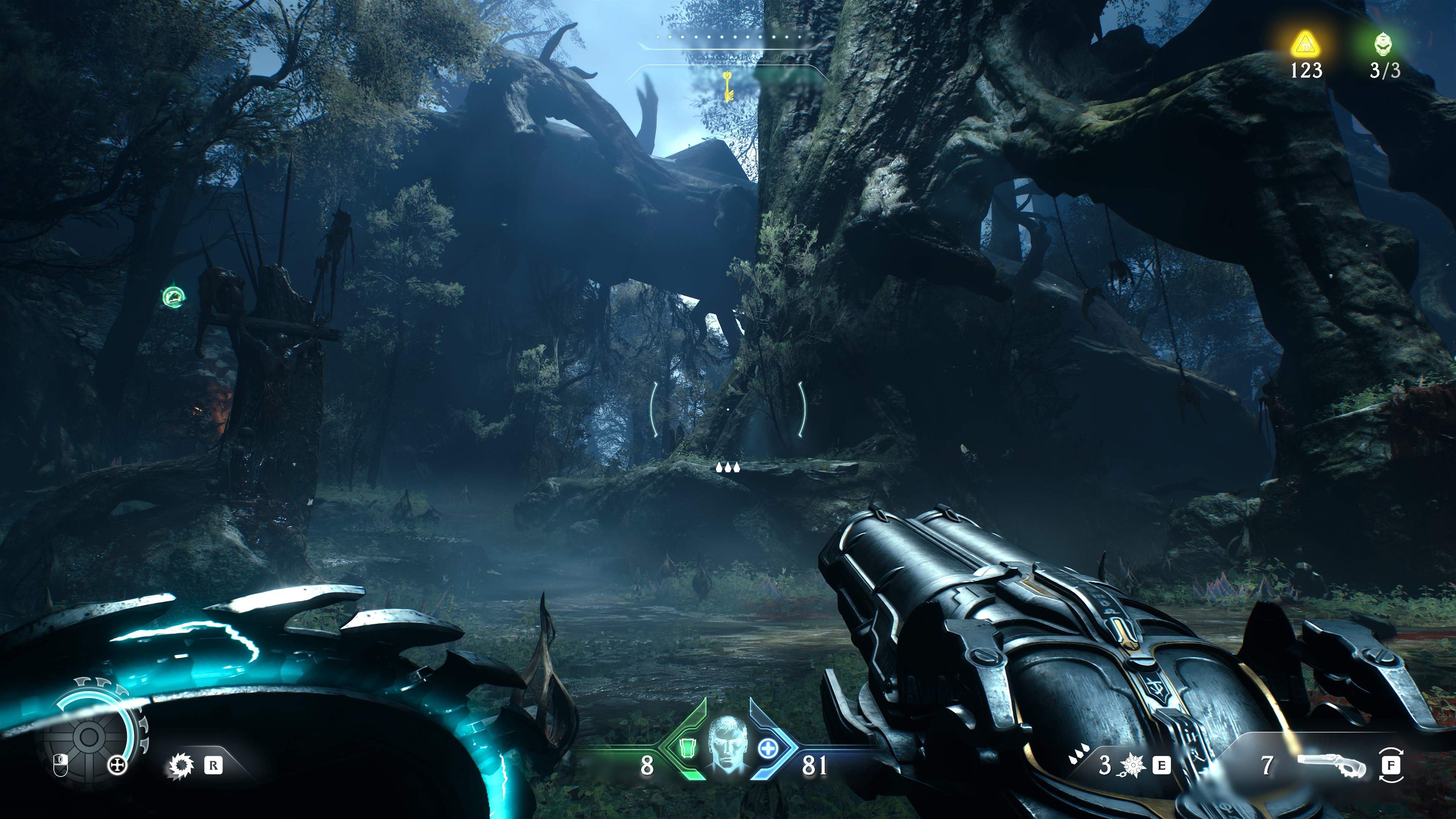
Task: Select the spiked melee weapon icon
Action: click(x=181, y=766)
